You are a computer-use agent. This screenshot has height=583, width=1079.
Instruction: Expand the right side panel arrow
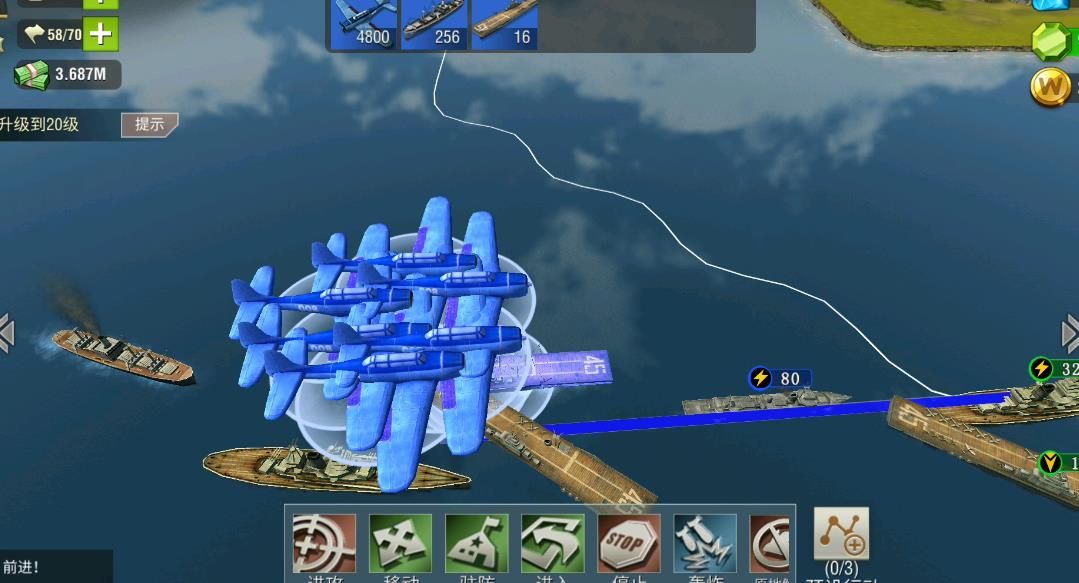(x=1069, y=333)
